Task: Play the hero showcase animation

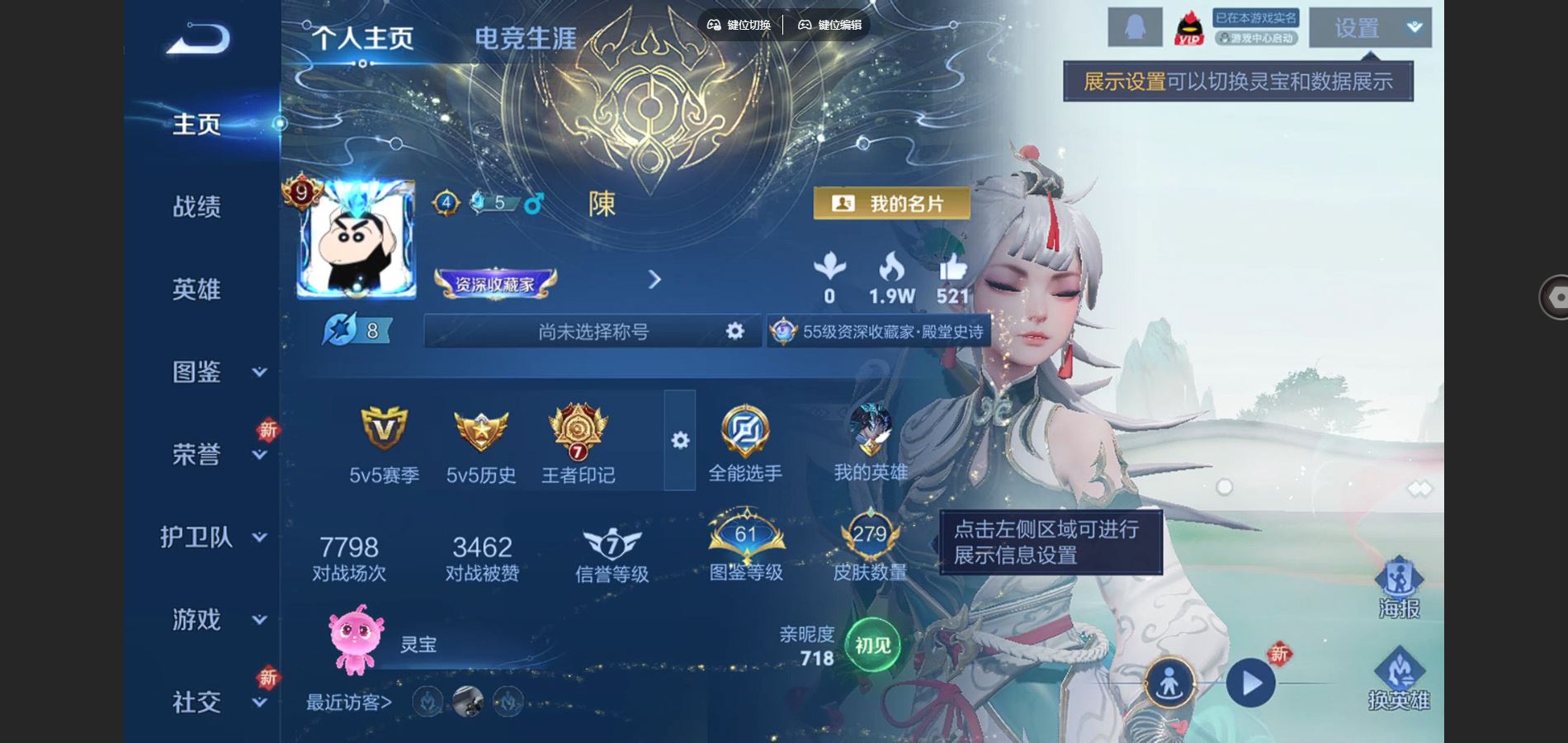Action: pos(1250,684)
